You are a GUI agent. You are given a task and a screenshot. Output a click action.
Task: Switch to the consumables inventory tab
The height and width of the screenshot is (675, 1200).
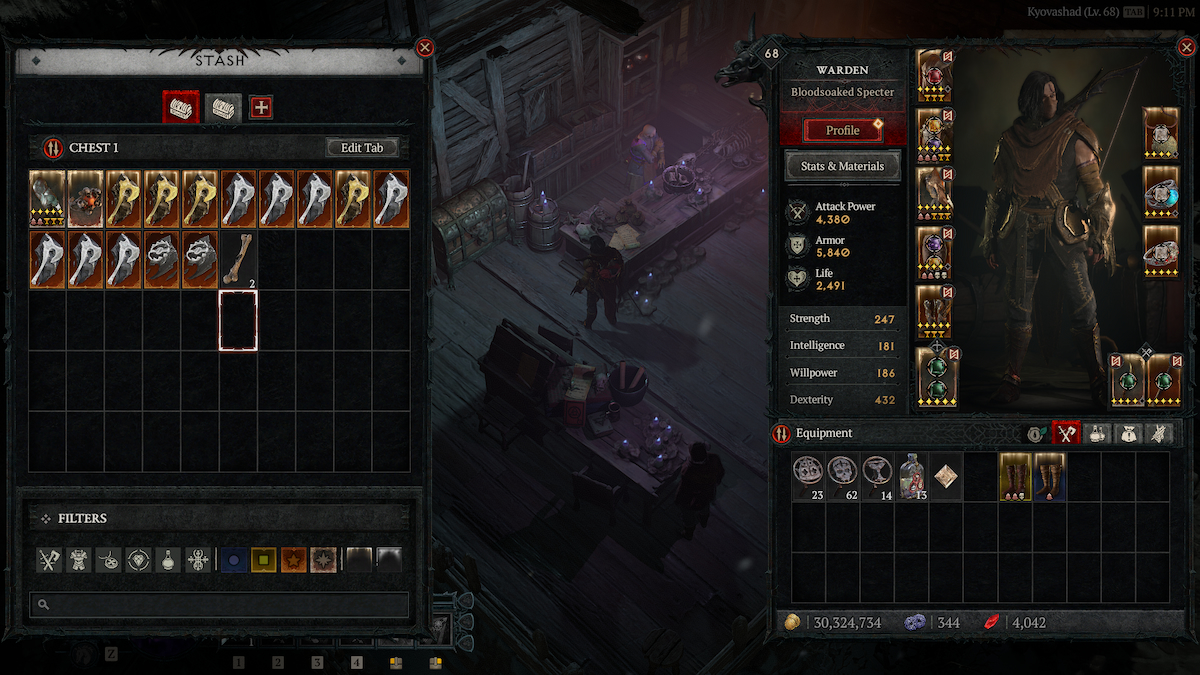tap(1096, 434)
